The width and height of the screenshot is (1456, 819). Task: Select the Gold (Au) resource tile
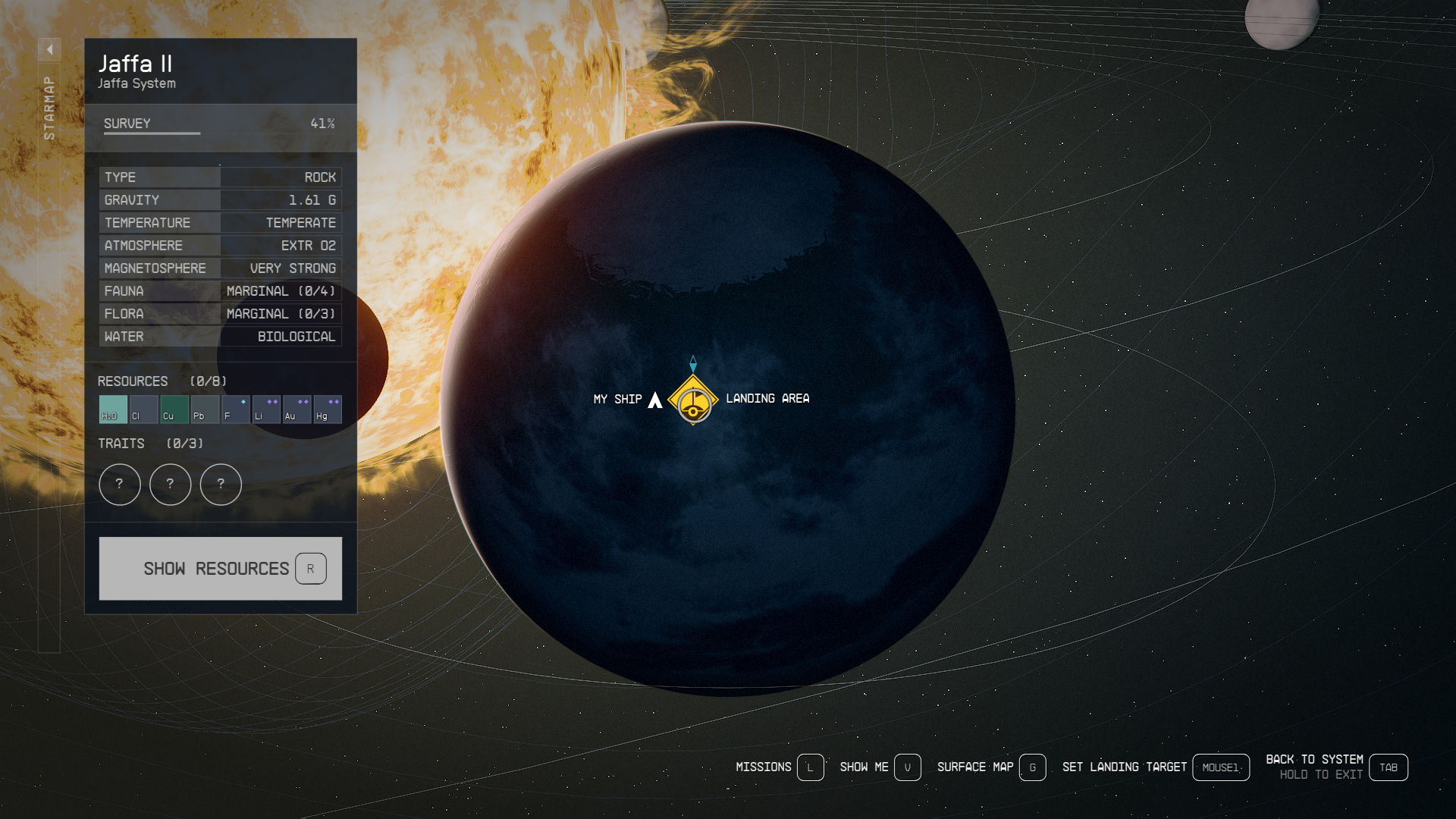click(297, 409)
